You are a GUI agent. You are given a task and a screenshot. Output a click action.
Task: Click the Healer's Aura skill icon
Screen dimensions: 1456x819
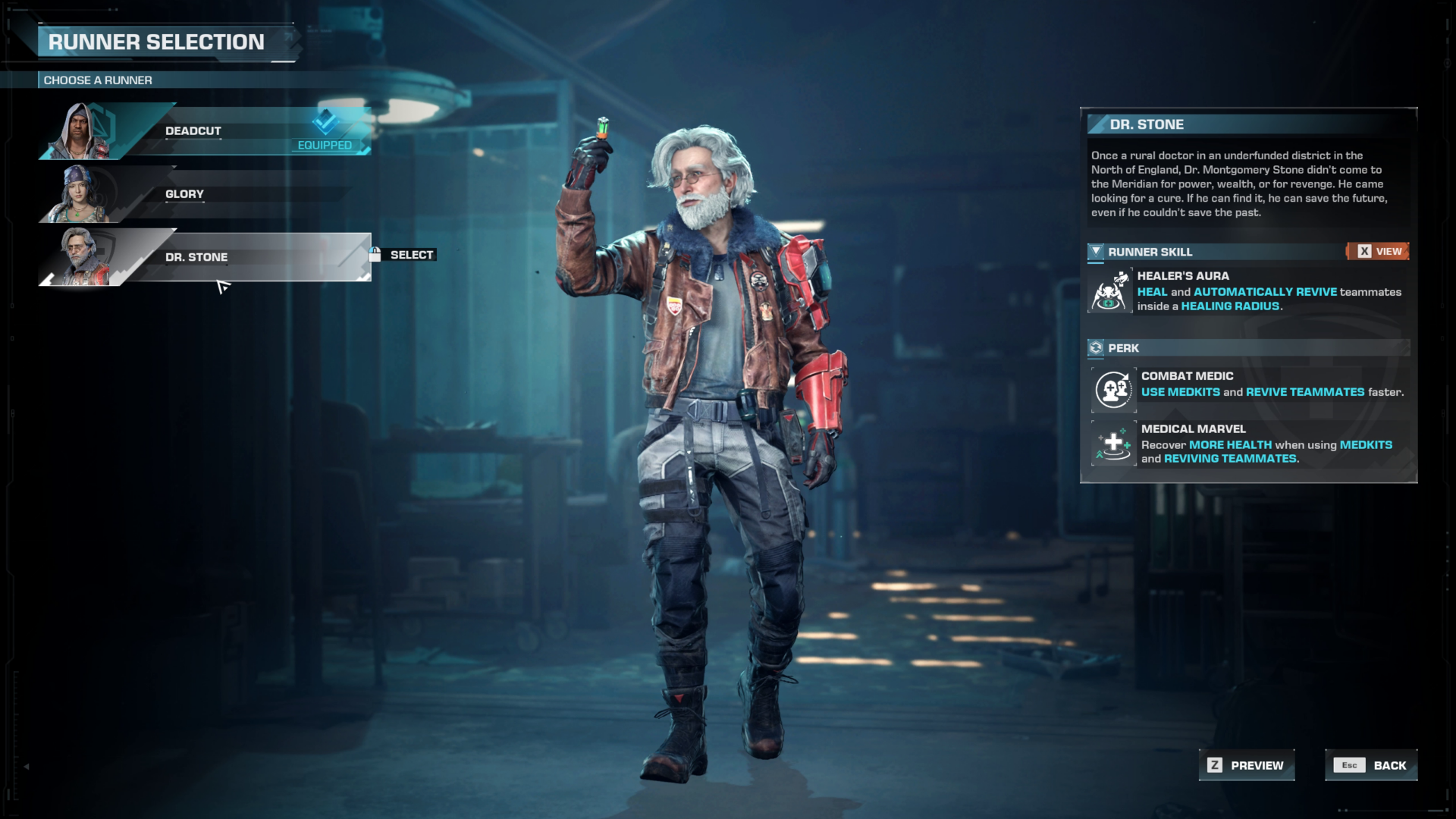(1110, 290)
